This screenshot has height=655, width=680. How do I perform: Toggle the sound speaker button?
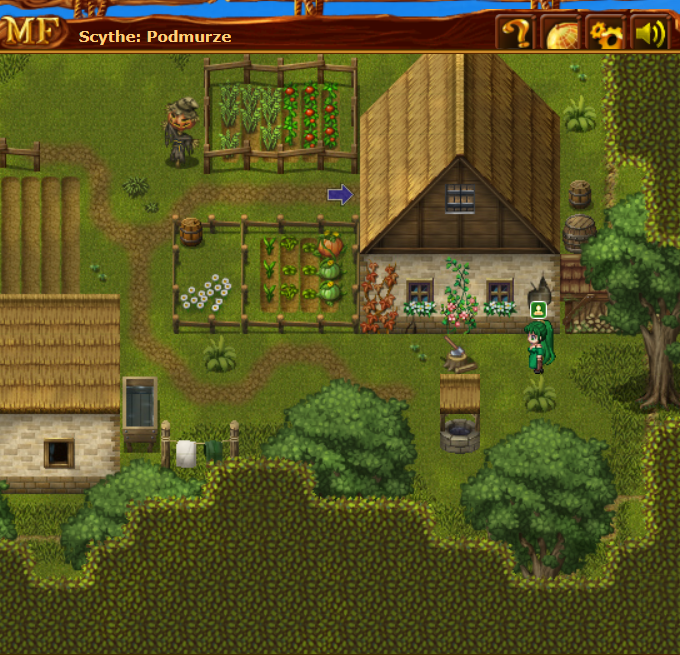pyautogui.click(x=649, y=34)
